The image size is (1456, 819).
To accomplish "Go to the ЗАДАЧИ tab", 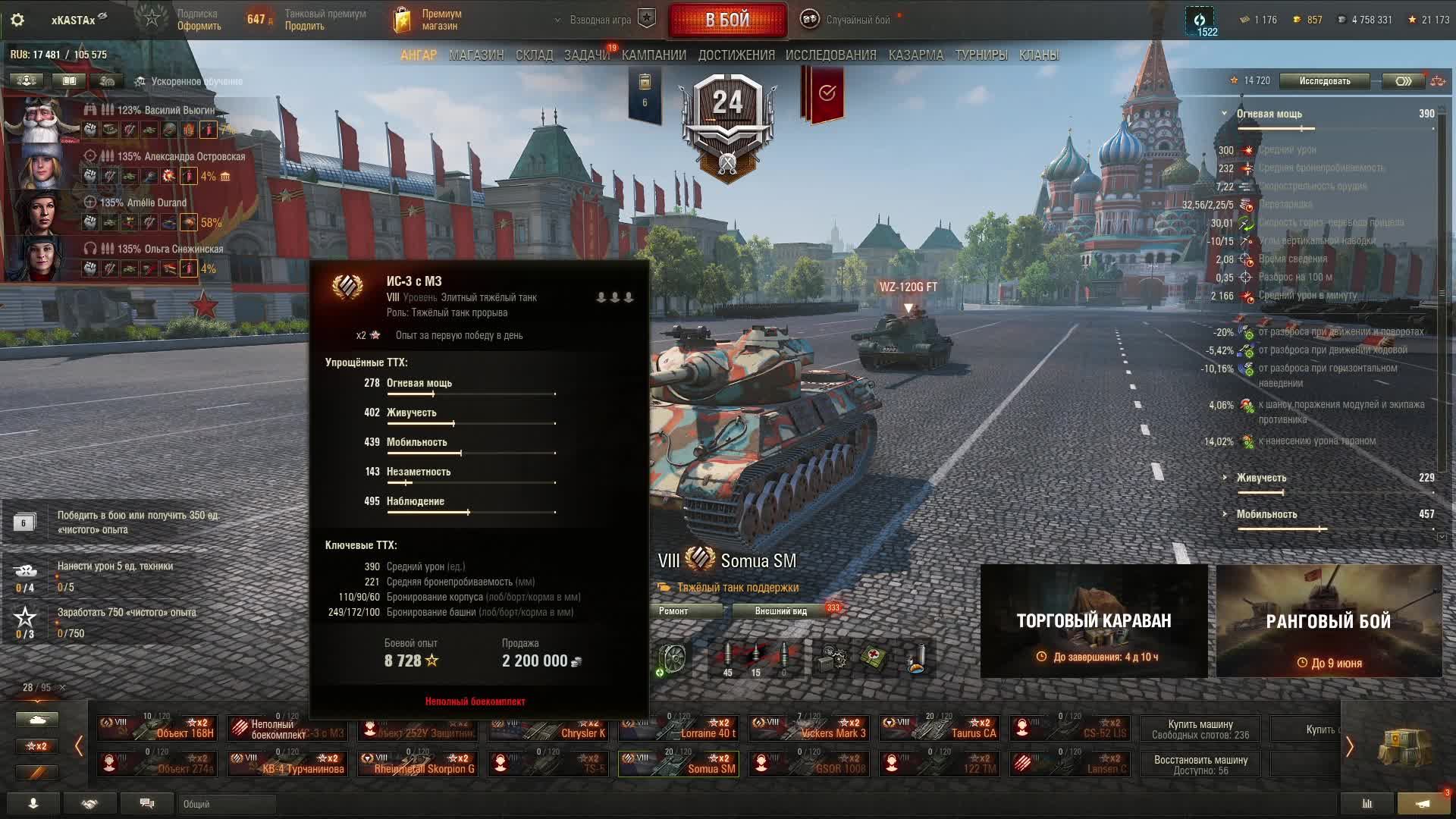I will (586, 55).
